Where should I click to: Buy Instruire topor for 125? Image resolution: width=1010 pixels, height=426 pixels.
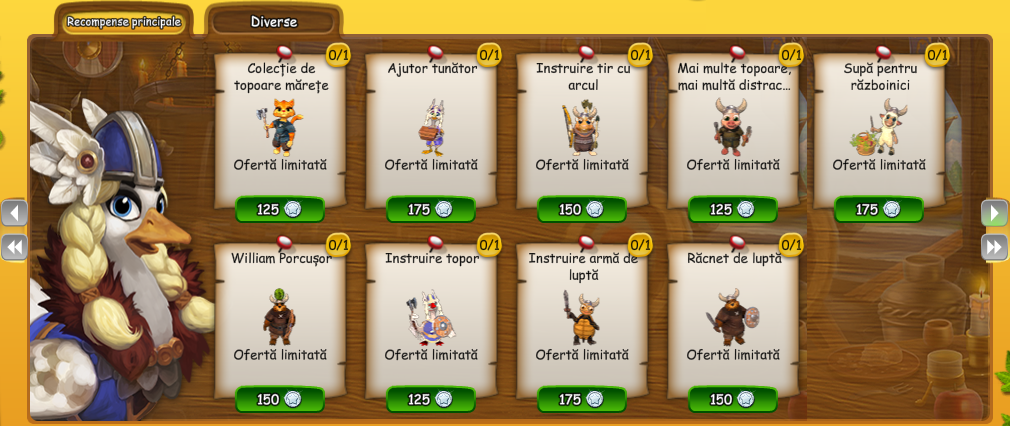pos(431,399)
